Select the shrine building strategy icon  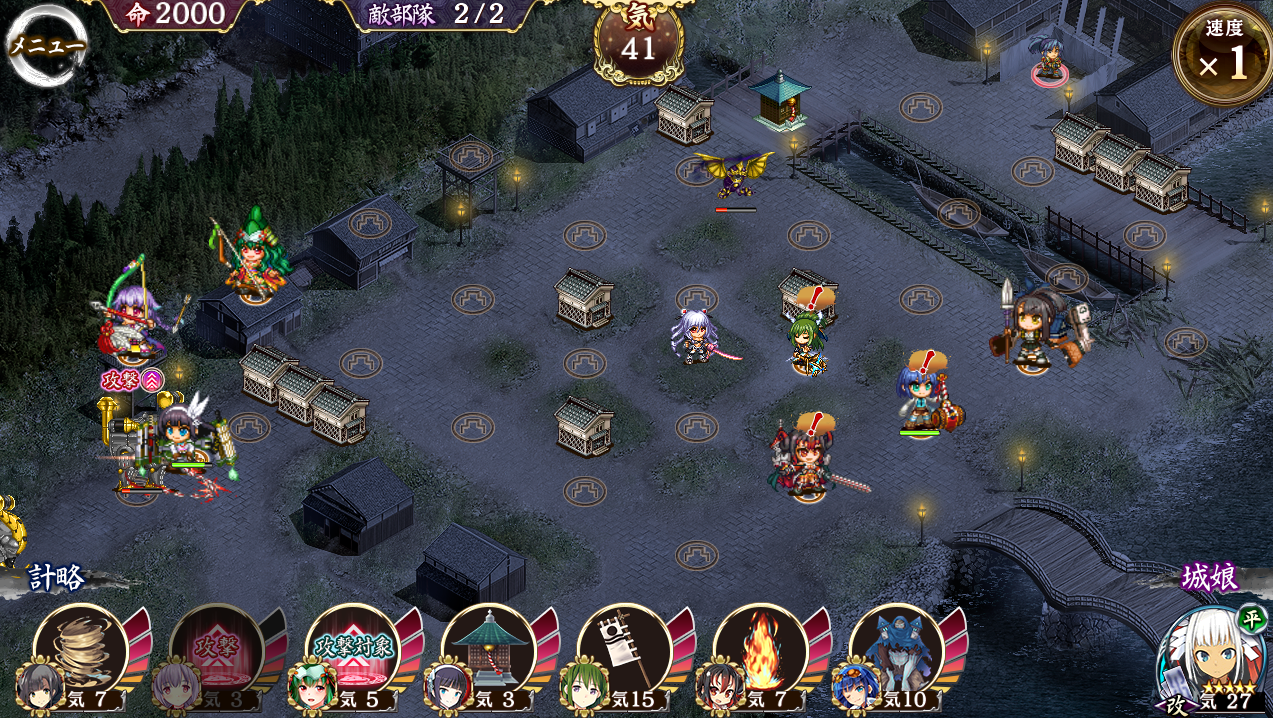click(x=488, y=650)
